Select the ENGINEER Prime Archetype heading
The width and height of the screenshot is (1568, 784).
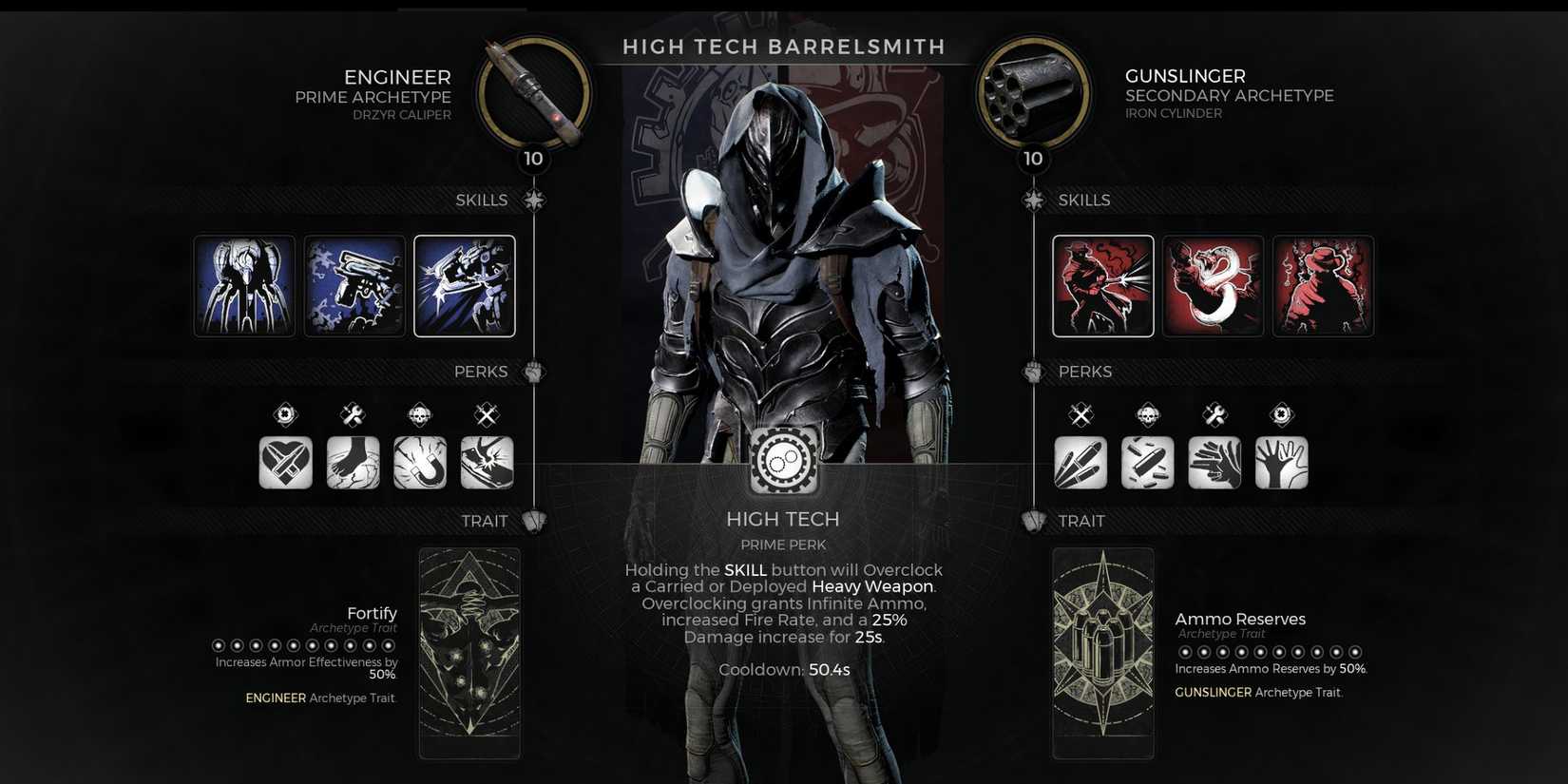[399, 77]
